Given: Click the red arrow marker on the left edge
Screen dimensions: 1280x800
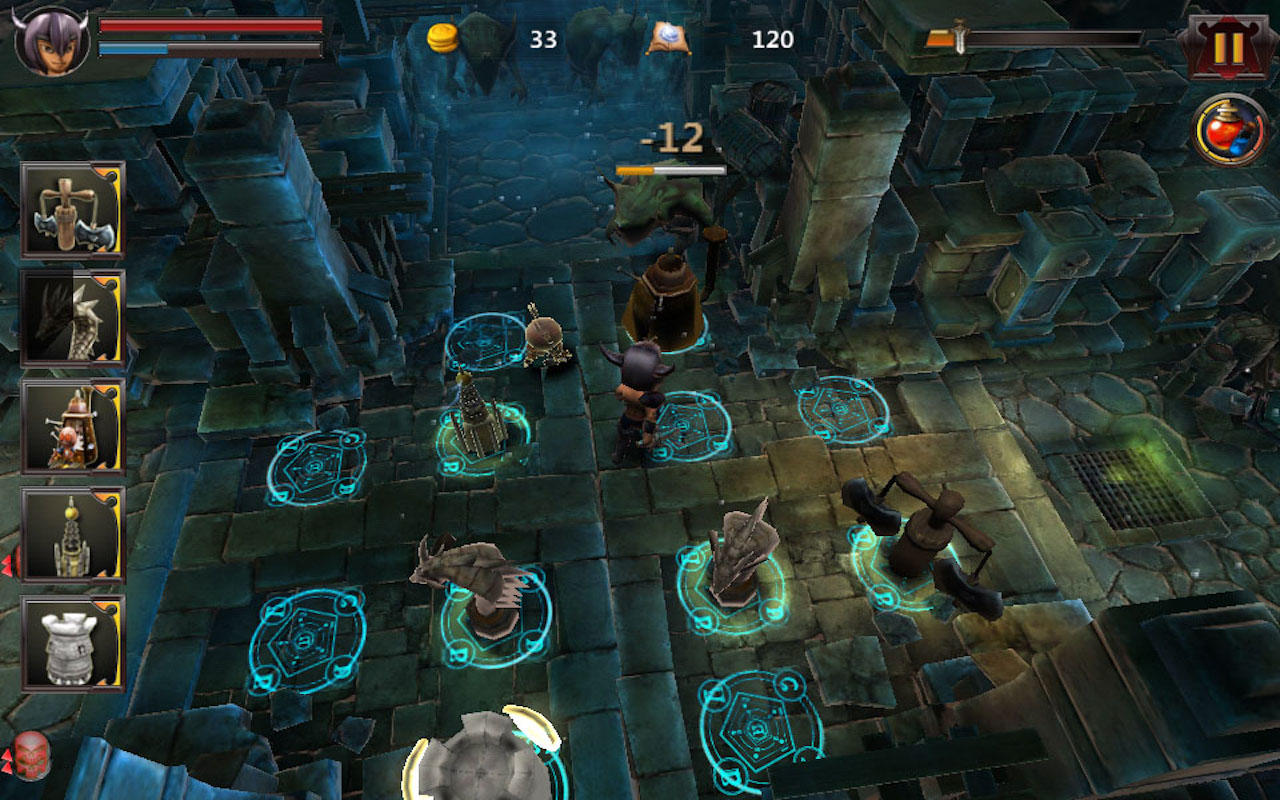Looking at the screenshot, I should pyautogui.click(x=6, y=565).
